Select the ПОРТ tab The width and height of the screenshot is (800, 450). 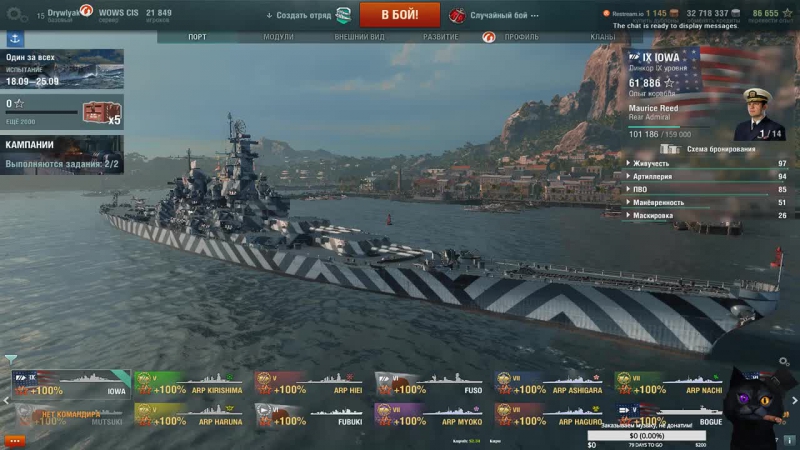pos(198,37)
